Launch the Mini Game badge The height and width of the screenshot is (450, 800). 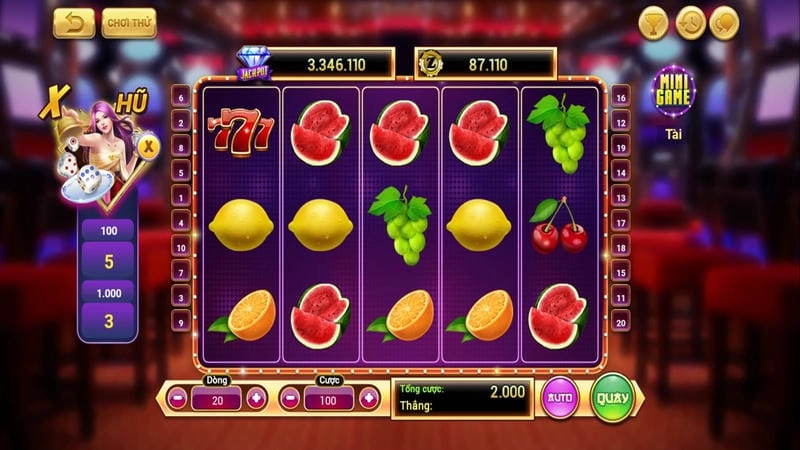pos(673,92)
